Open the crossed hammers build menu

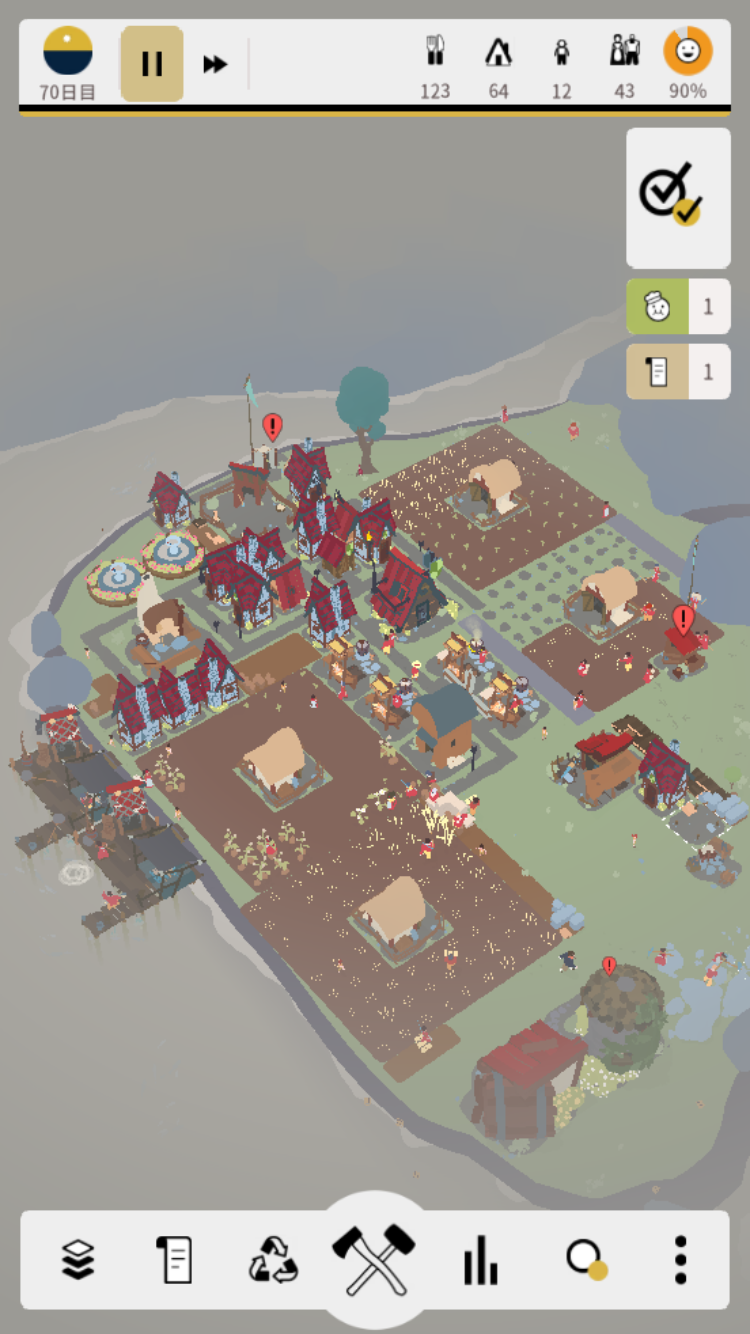point(374,1256)
